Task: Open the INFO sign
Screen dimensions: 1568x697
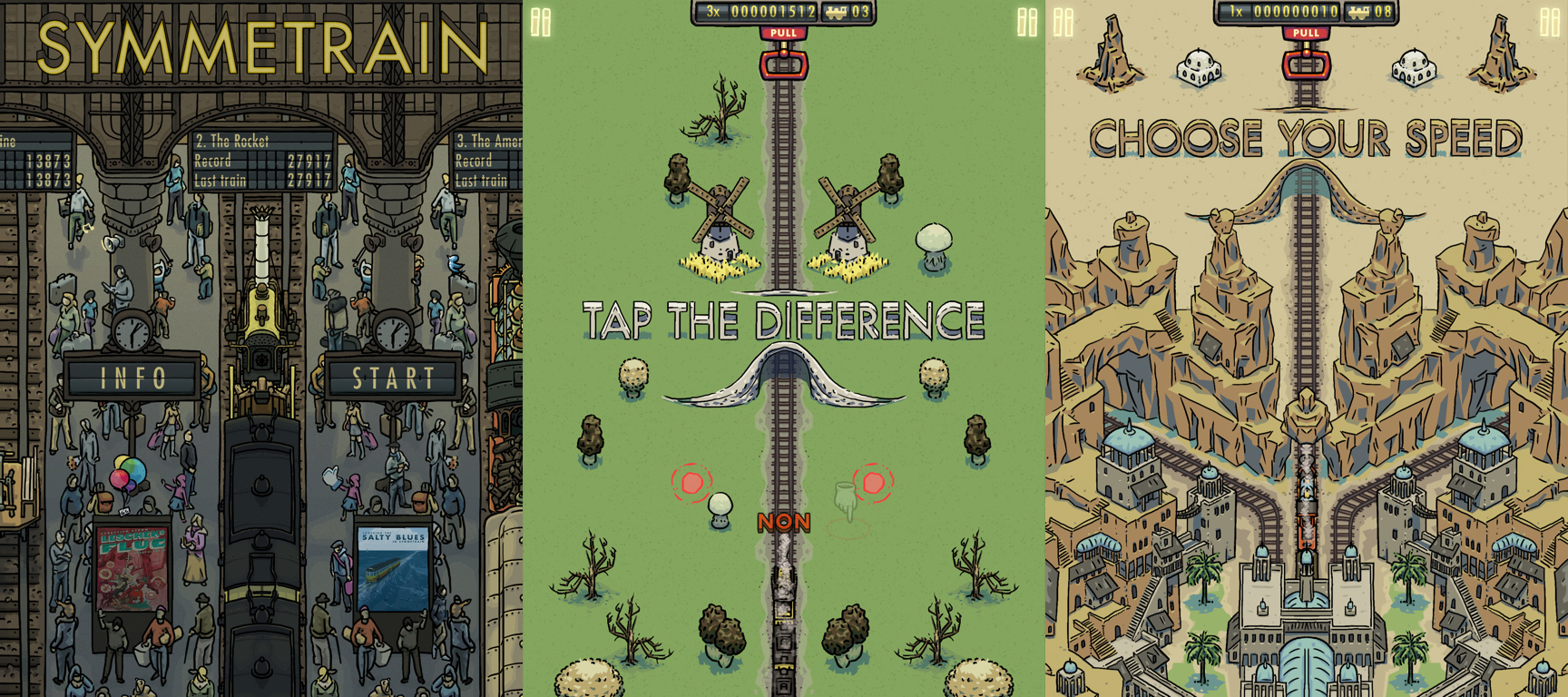Action: [132, 378]
